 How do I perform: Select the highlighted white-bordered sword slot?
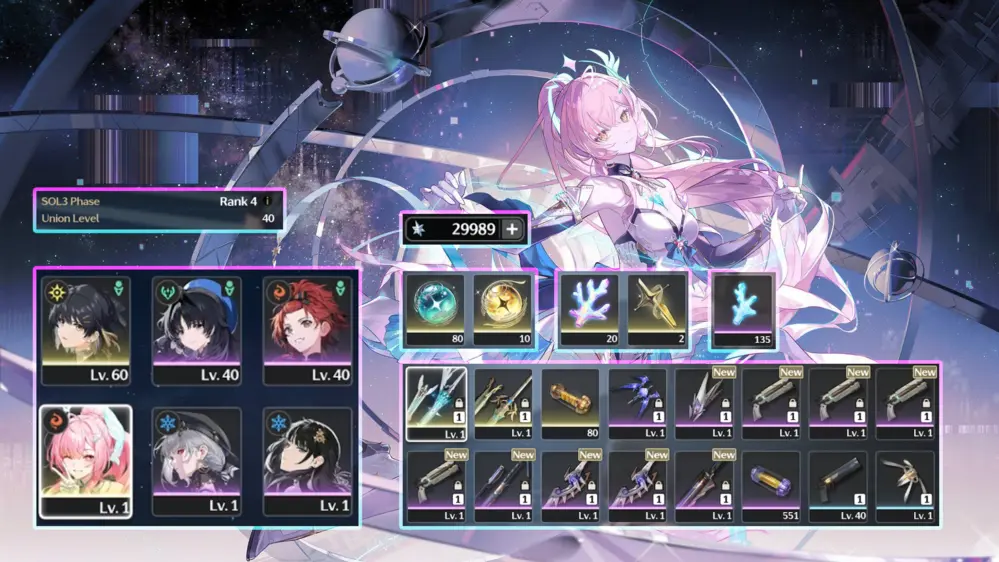coord(436,403)
